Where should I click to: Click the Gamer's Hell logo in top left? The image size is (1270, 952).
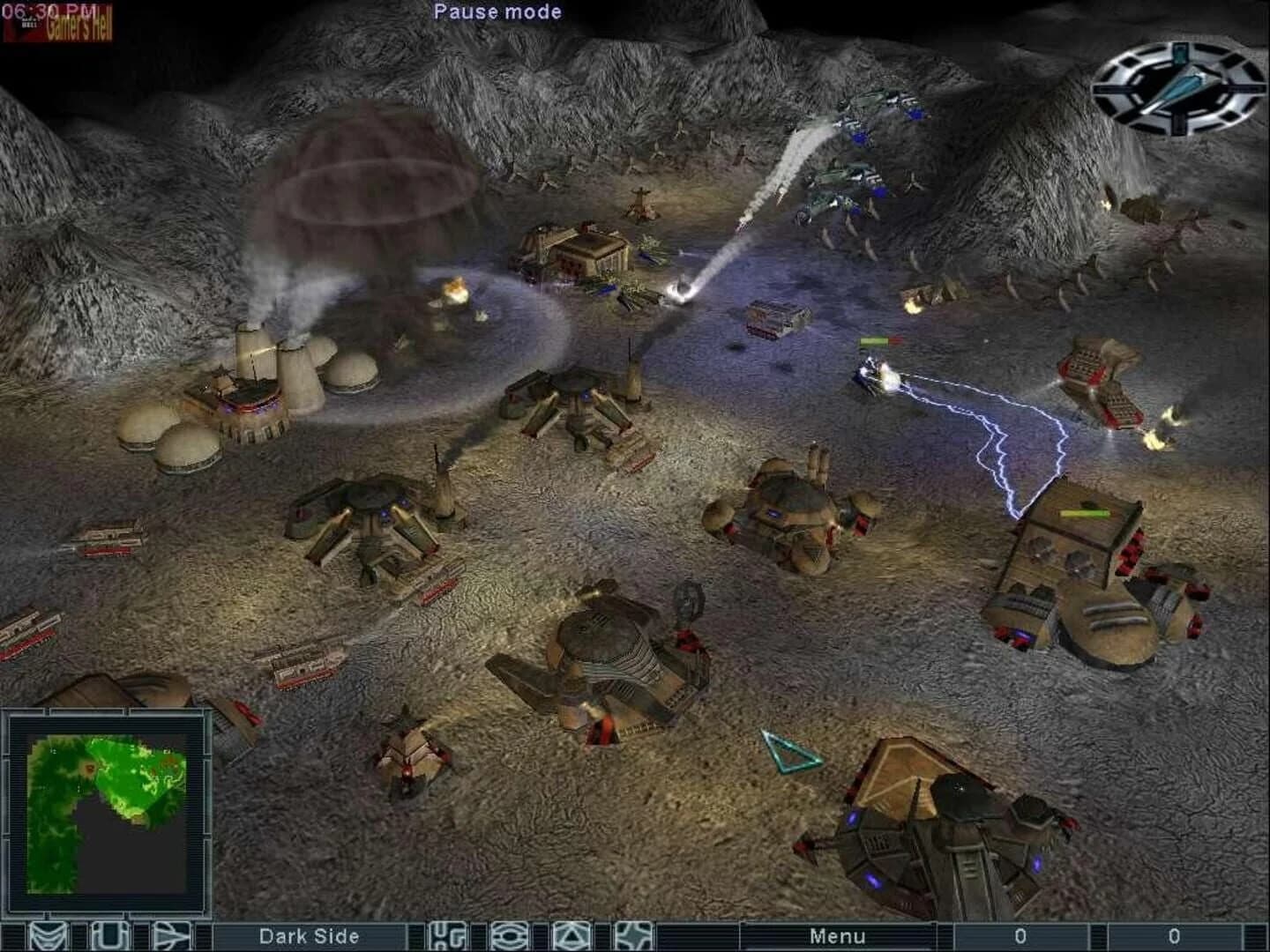71,25
